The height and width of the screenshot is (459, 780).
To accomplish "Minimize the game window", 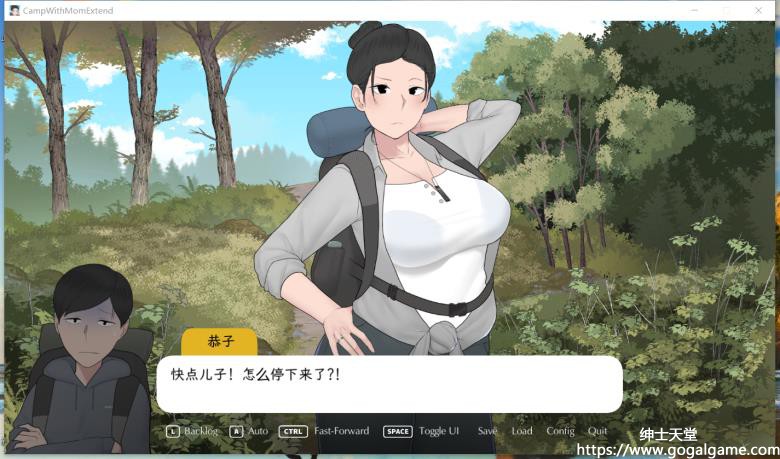I will click(696, 10).
